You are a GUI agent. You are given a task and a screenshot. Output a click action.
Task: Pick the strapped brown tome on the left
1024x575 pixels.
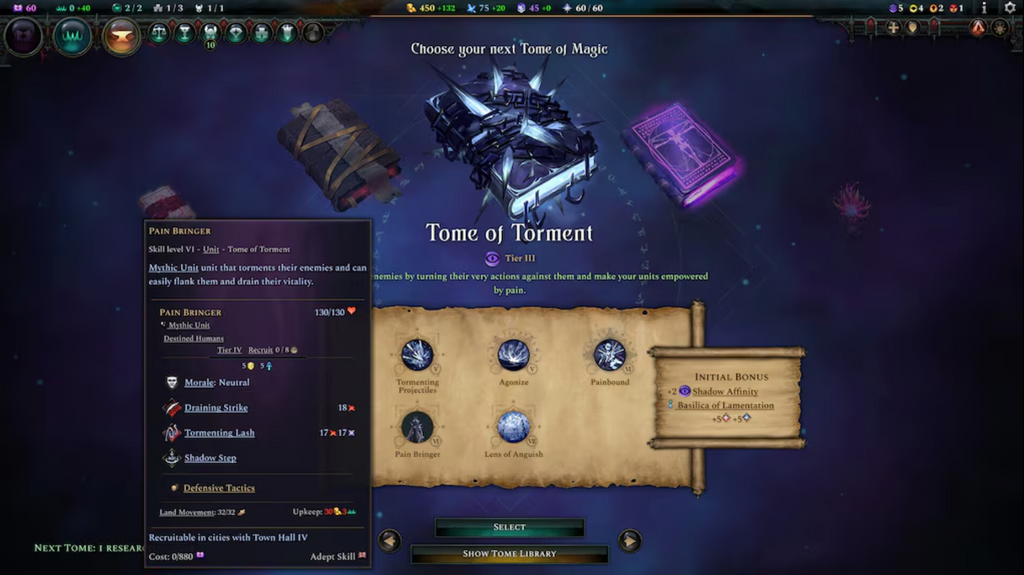coord(338,153)
